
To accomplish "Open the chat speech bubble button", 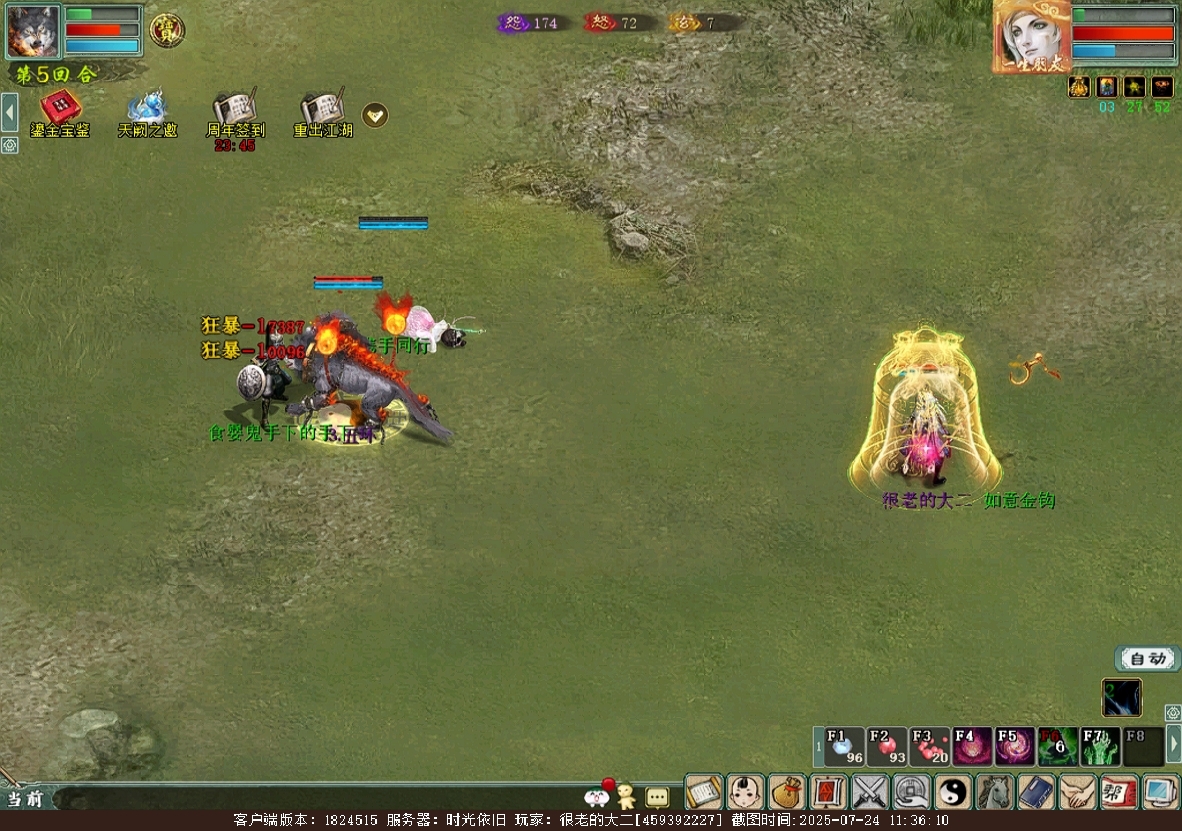I will click(x=657, y=797).
